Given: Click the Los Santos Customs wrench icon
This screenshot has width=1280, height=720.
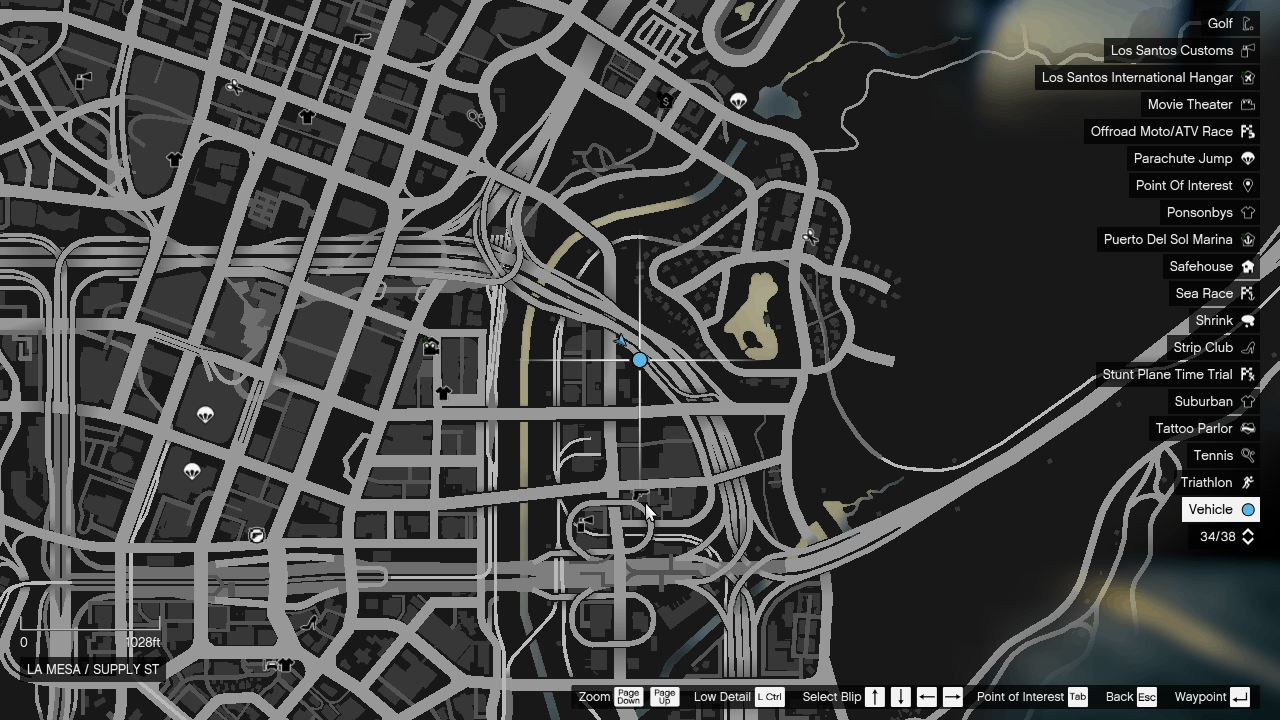Looking at the screenshot, I should [1247, 50].
